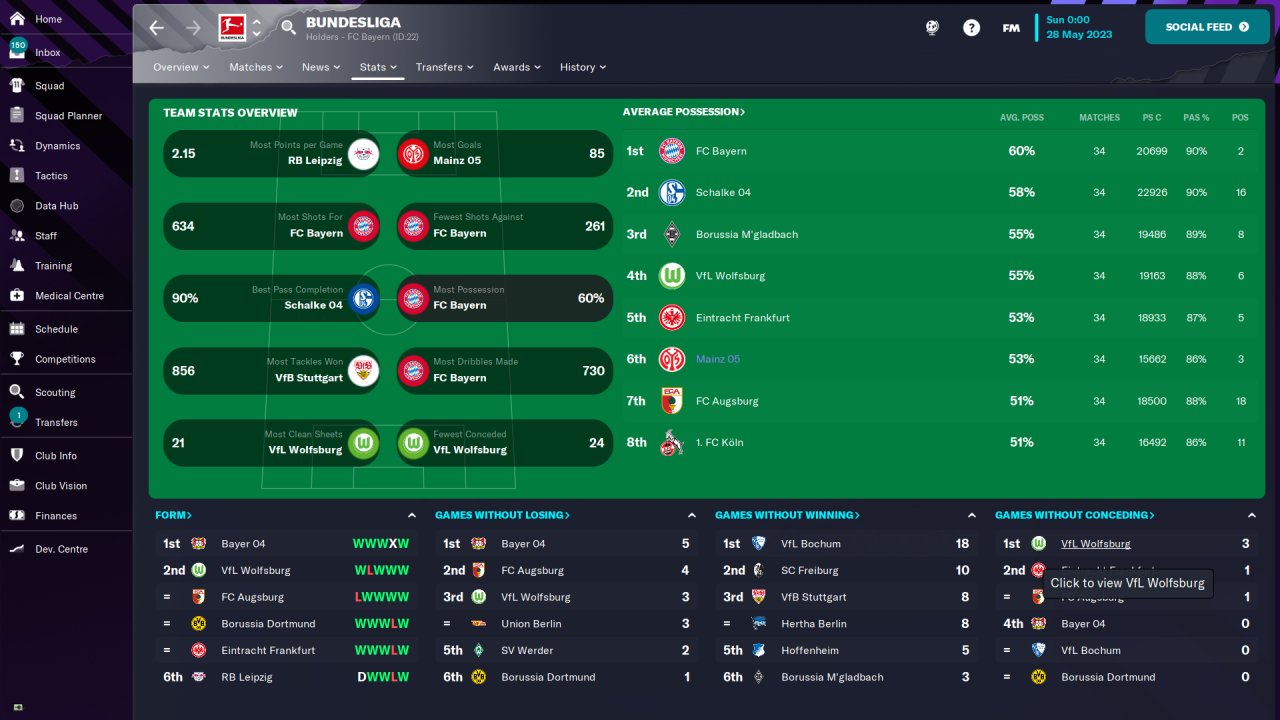Go to the Squad Planner screen
This screenshot has width=1280, height=720.
click(x=68, y=116)
